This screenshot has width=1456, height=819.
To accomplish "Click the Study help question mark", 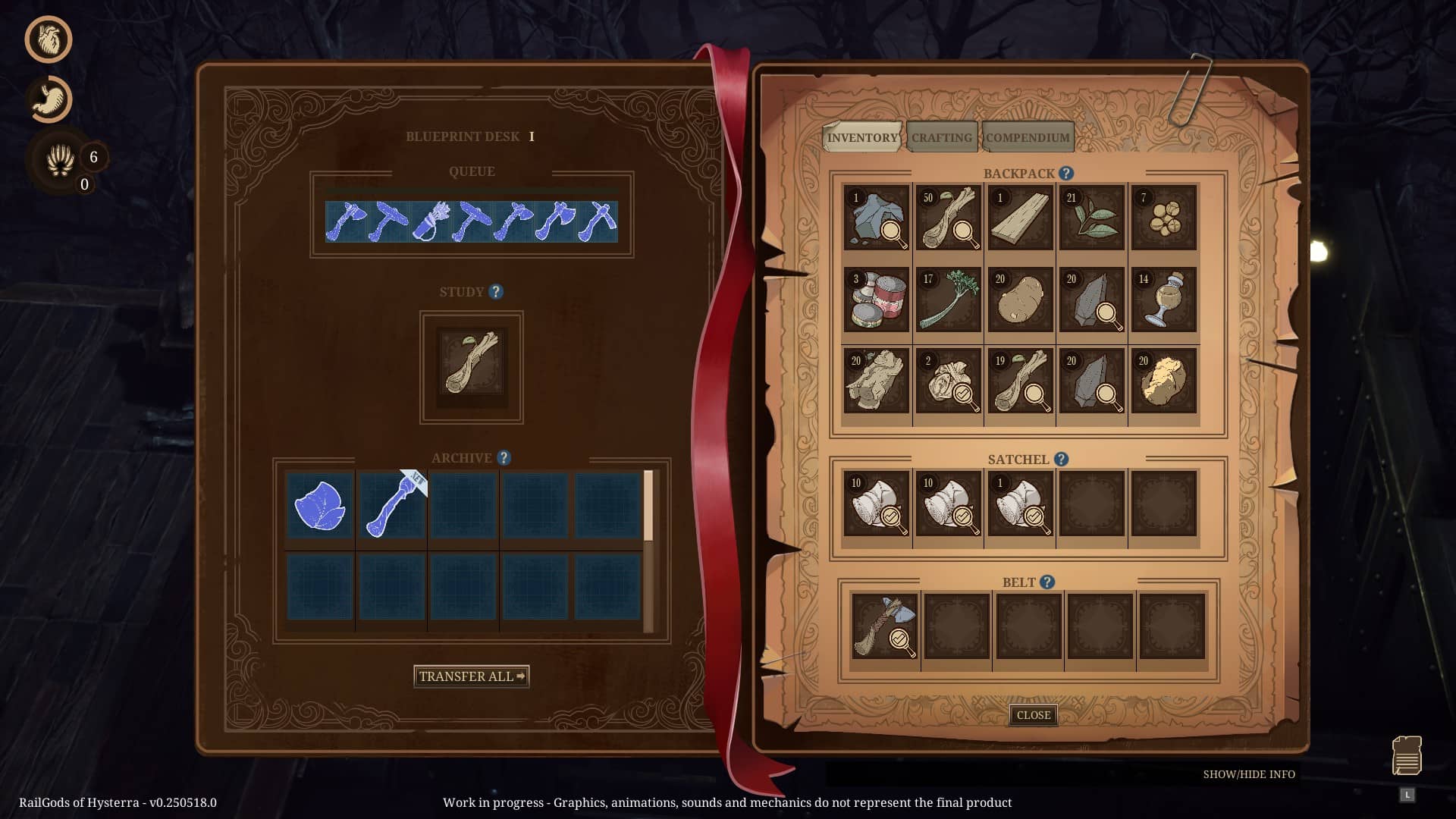I will click(496, 292).
